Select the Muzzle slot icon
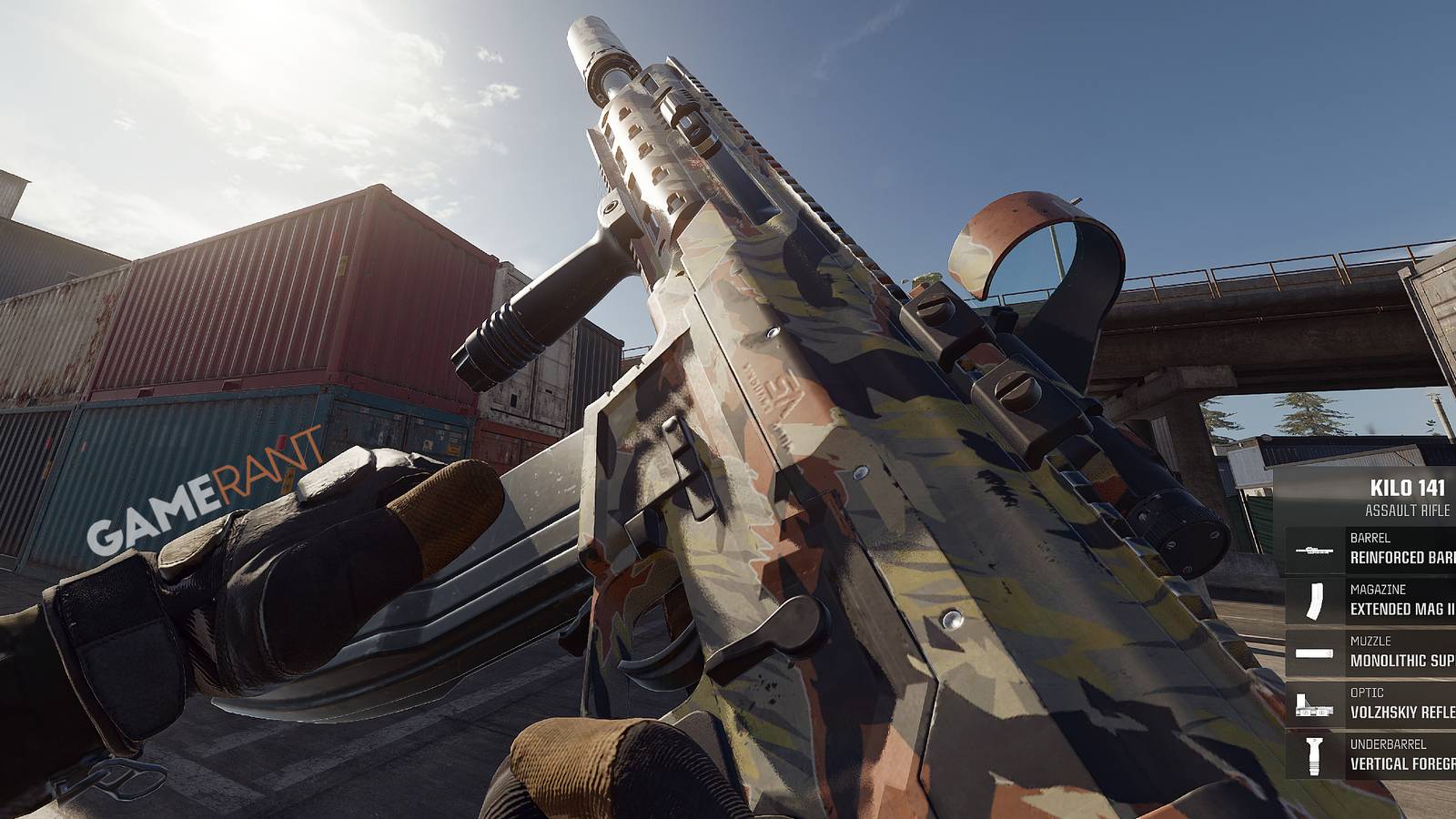This screenshot has height=819, width=1456. tap(1313, 652)
